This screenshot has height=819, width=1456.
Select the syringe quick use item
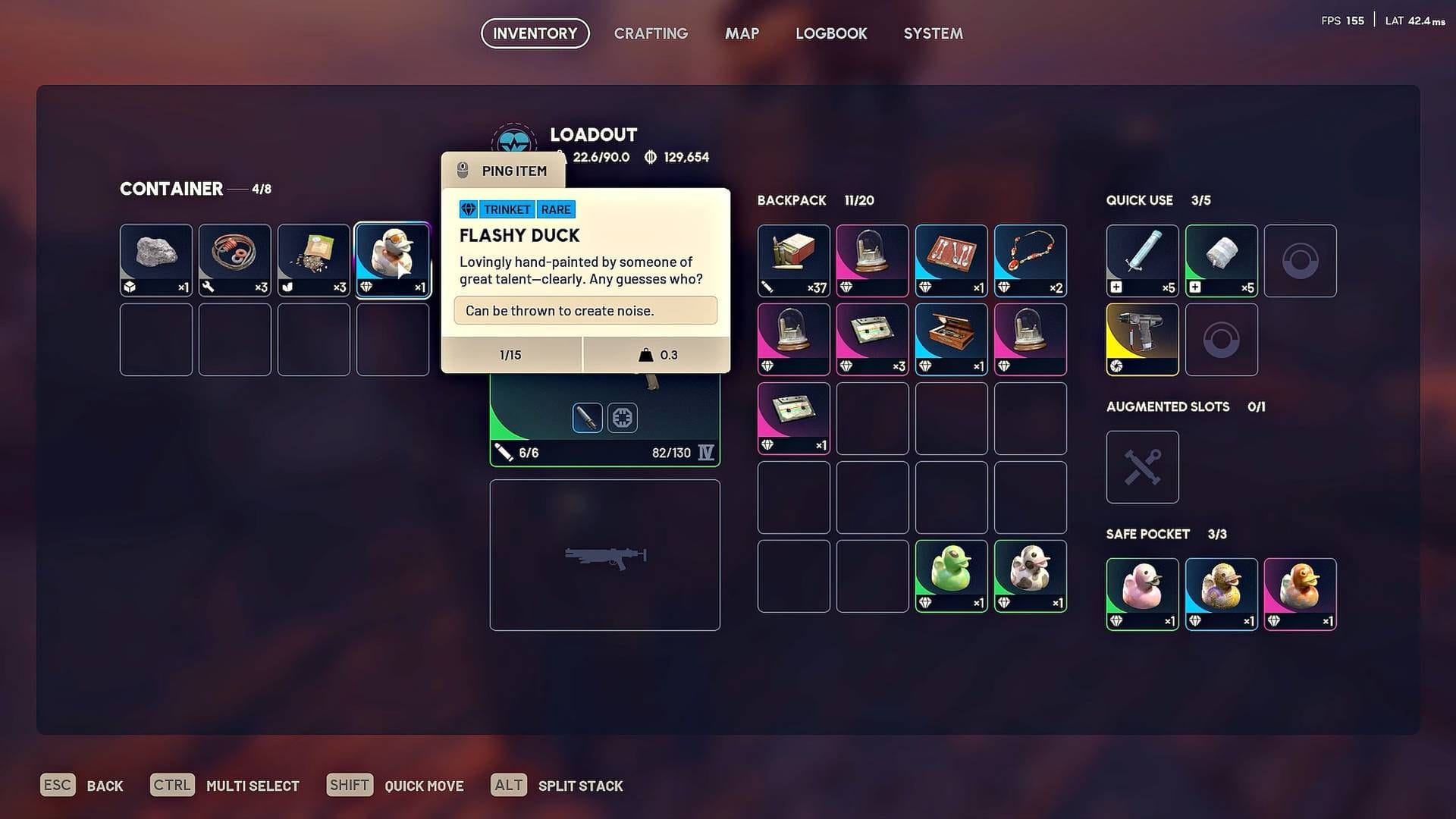(1143, 259)
